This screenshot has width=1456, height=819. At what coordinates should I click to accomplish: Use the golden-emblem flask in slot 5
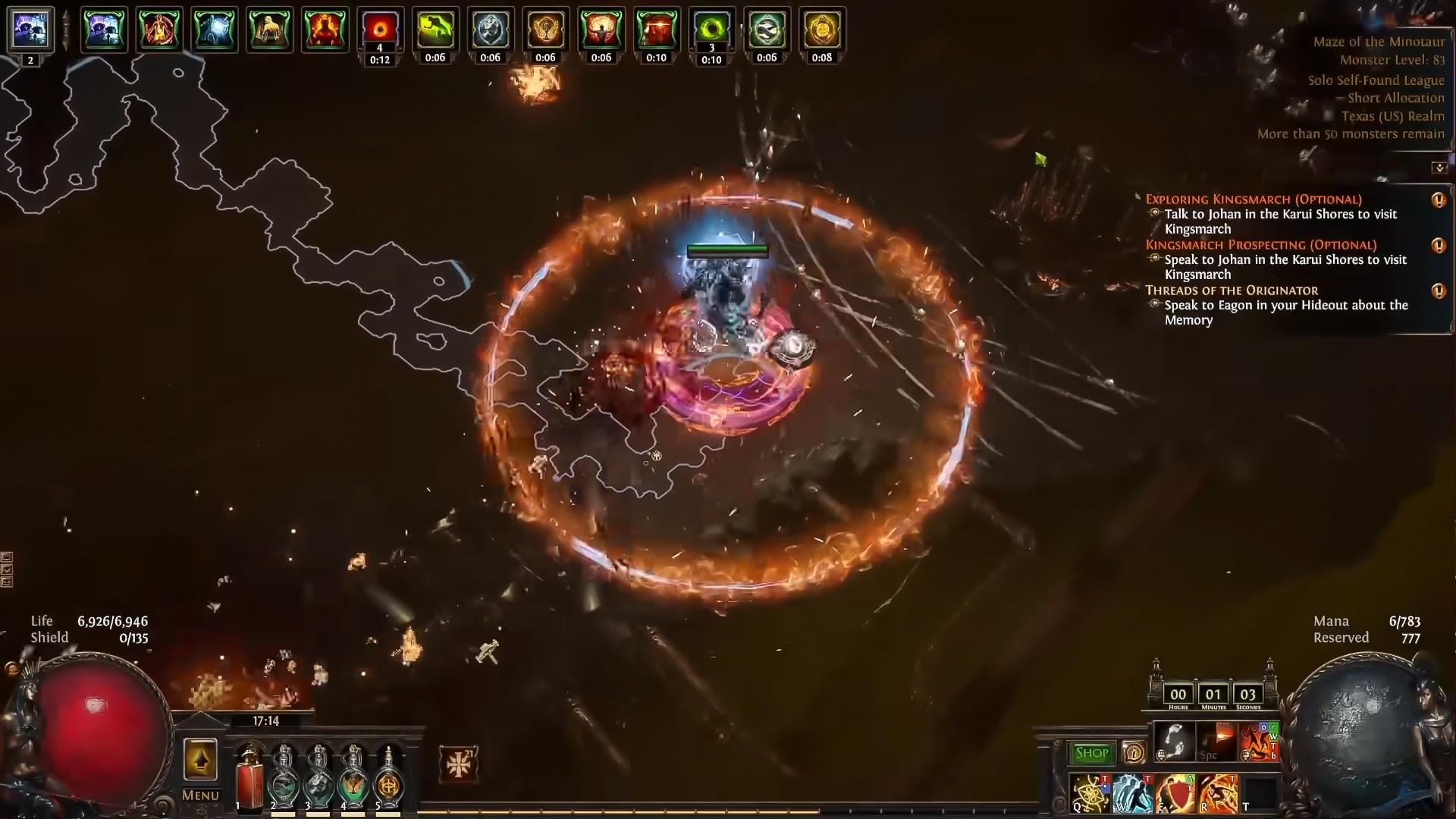(x=388, y=779)
